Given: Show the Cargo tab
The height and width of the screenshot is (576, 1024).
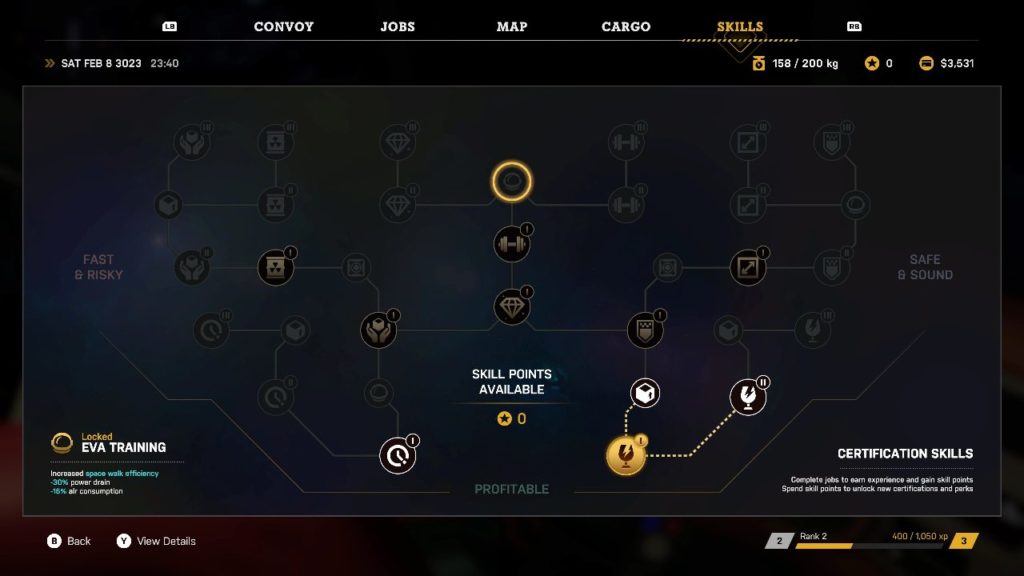Looking at the screenshot, I should point(626,27).
